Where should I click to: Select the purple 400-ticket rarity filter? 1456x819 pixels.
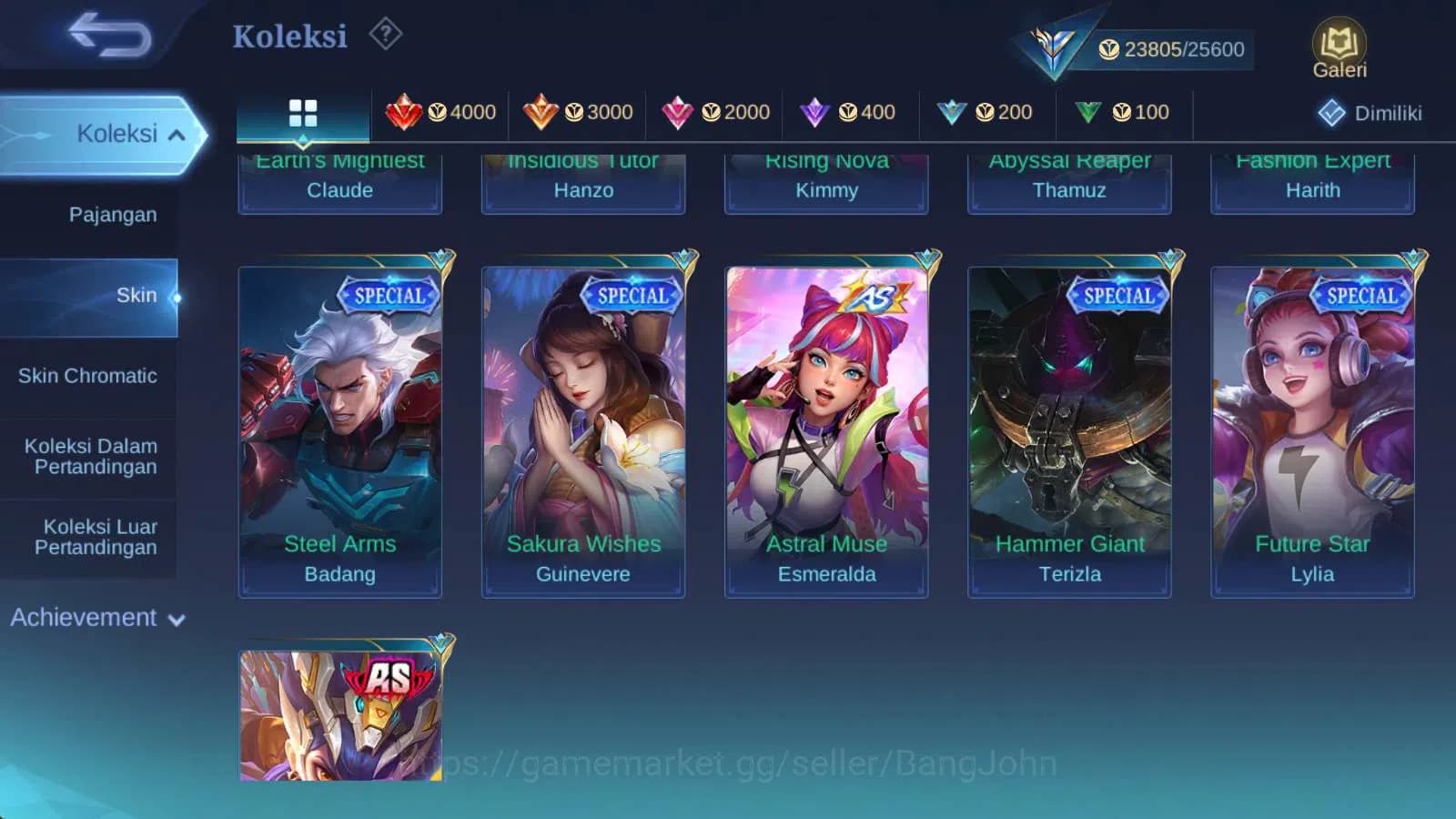tap(850, 112)
